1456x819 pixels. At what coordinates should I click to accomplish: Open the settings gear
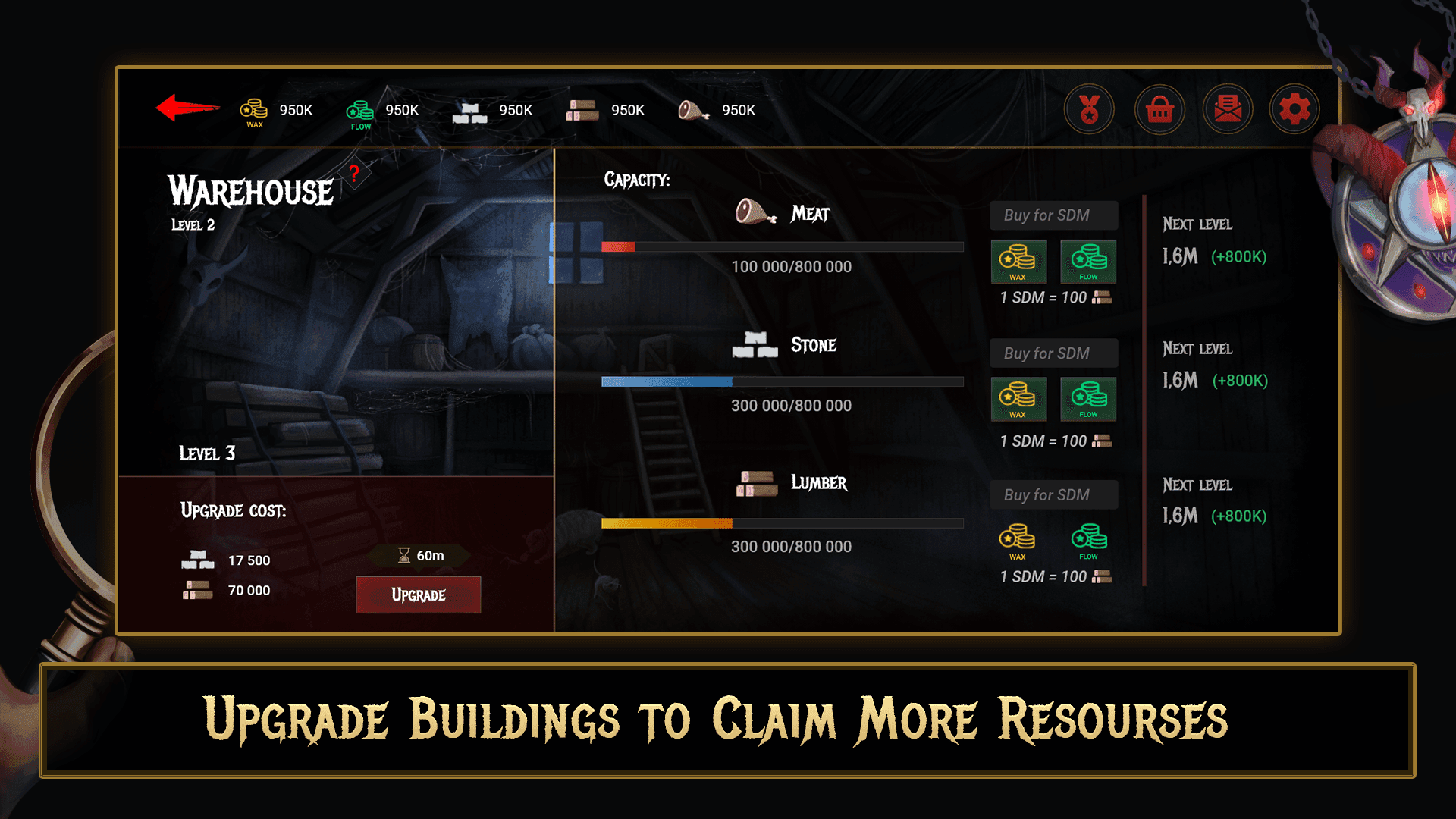pyautogui.click(x=1294, y=108)
